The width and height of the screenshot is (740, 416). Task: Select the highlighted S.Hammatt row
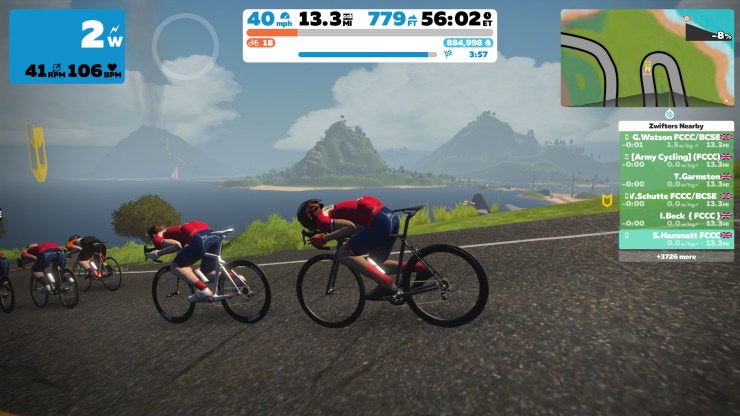pyautogui.click(x=677, y=238)
